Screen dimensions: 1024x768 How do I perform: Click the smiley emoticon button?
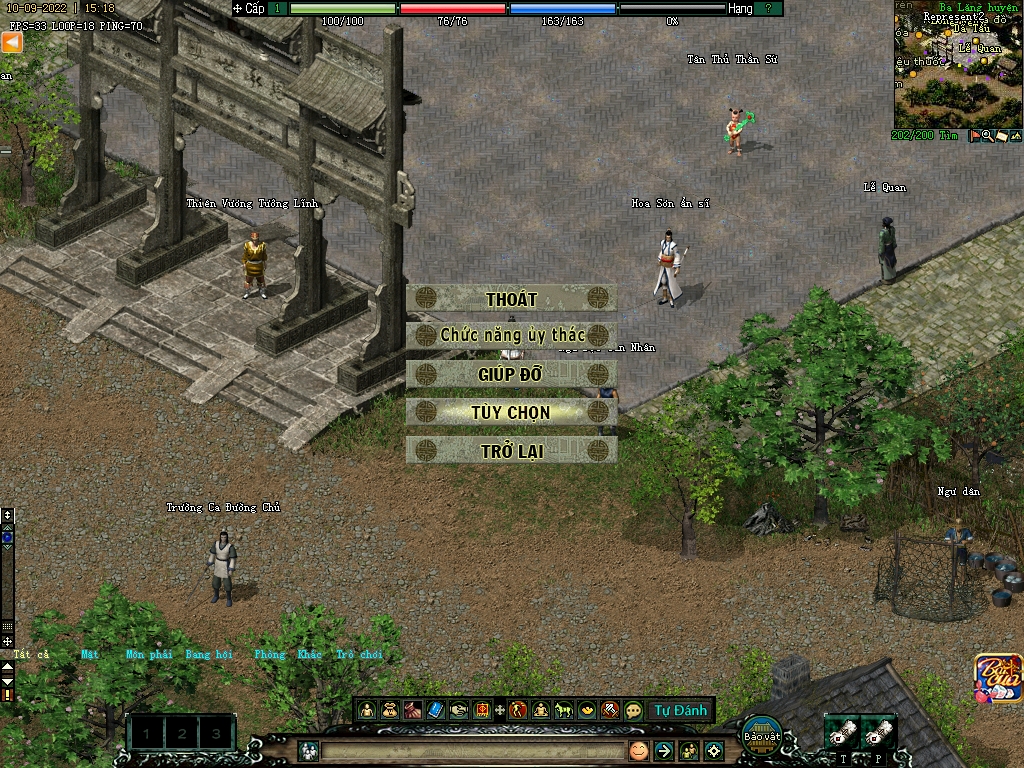click(638, 750)
